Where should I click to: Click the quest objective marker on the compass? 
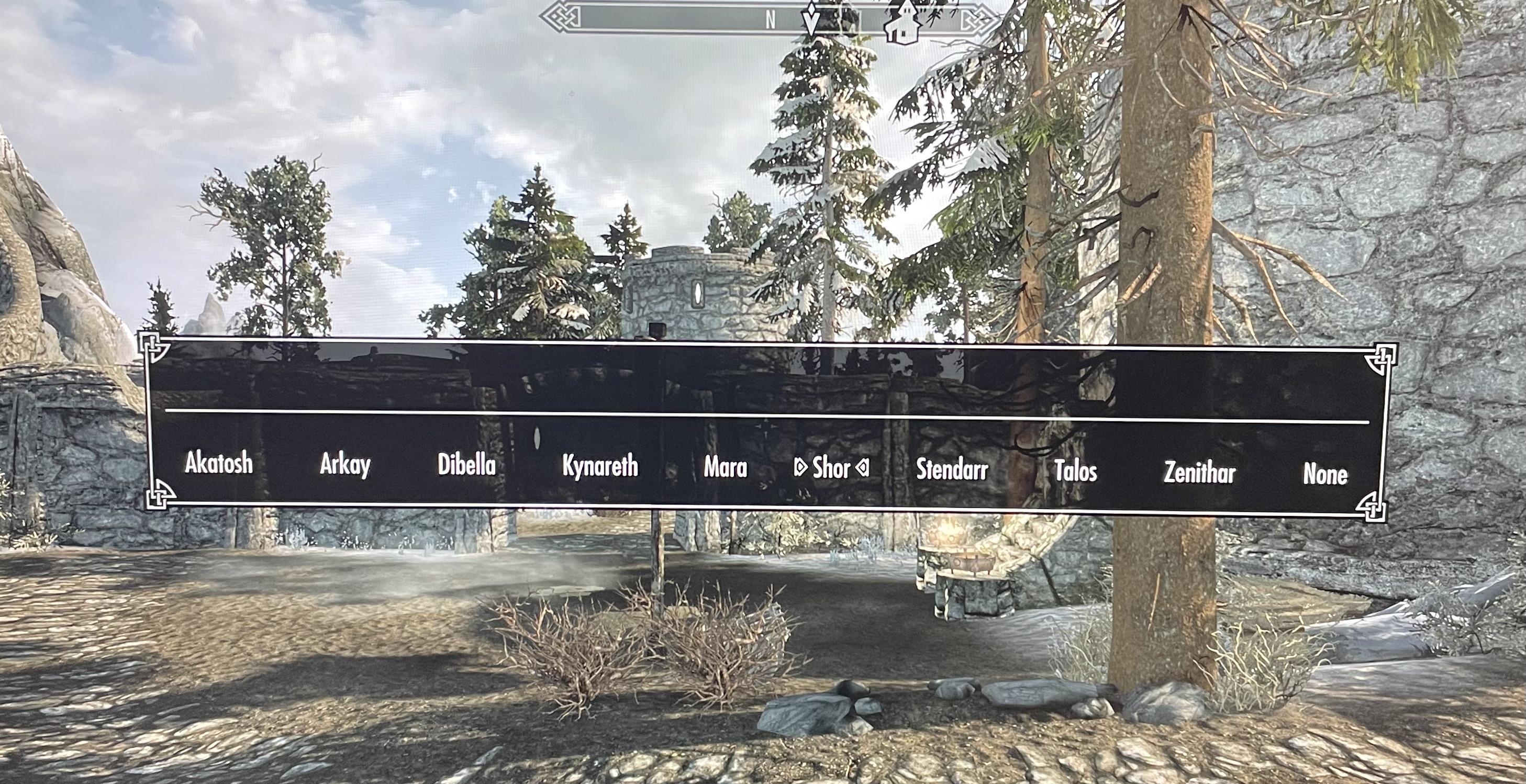810,18
